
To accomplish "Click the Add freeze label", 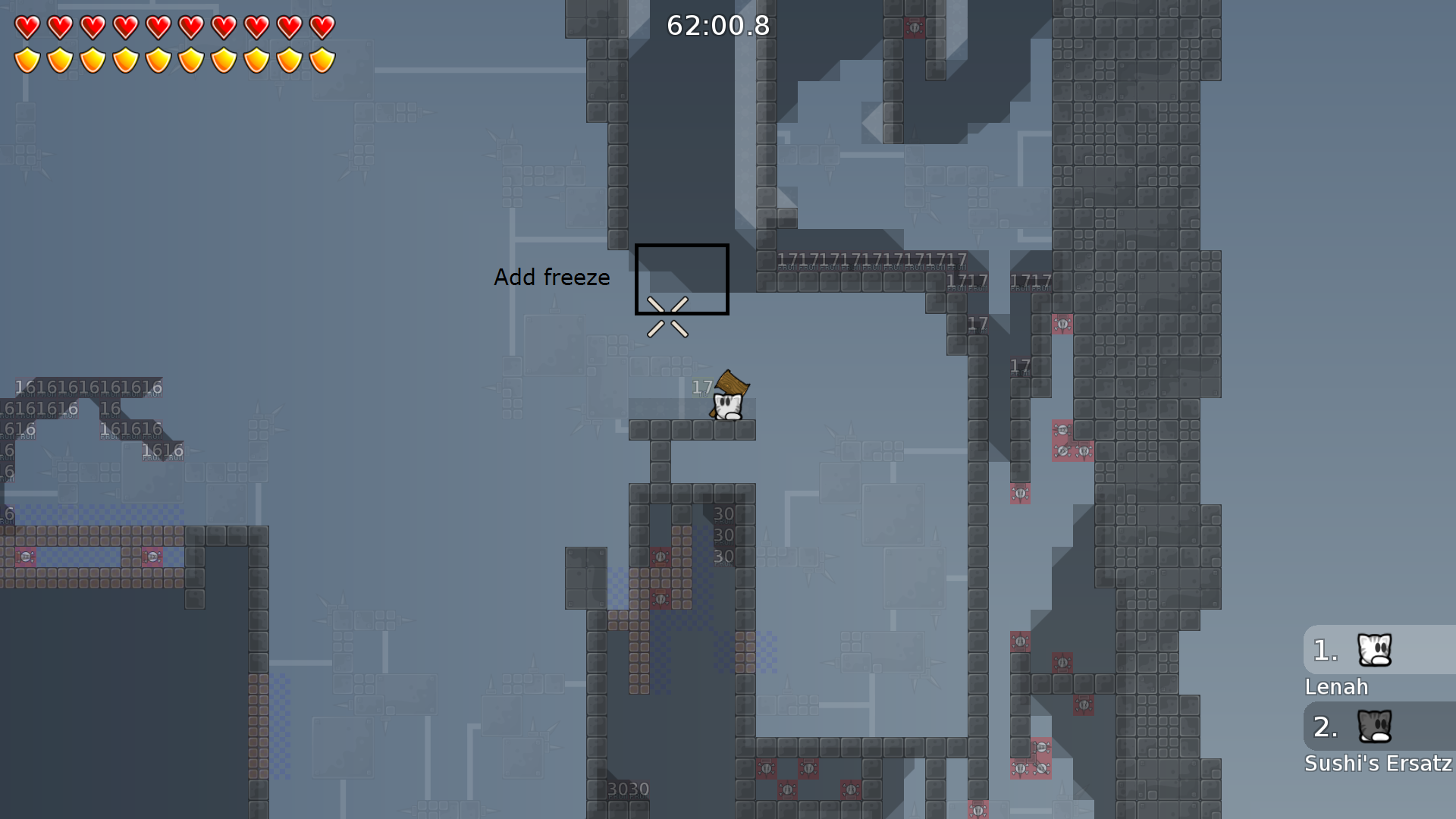I will click(552, 278).
